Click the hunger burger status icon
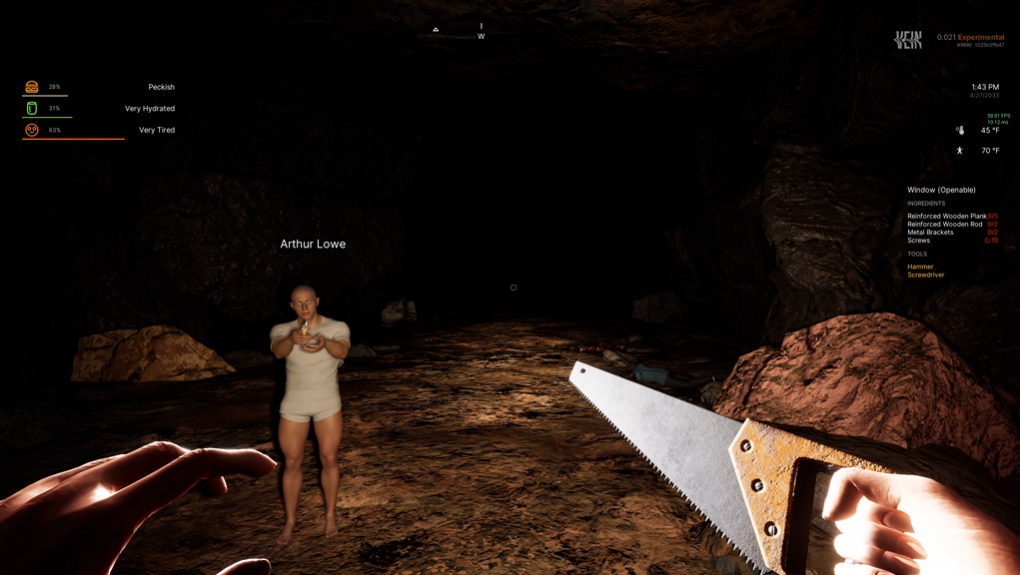 pos(32,87)
